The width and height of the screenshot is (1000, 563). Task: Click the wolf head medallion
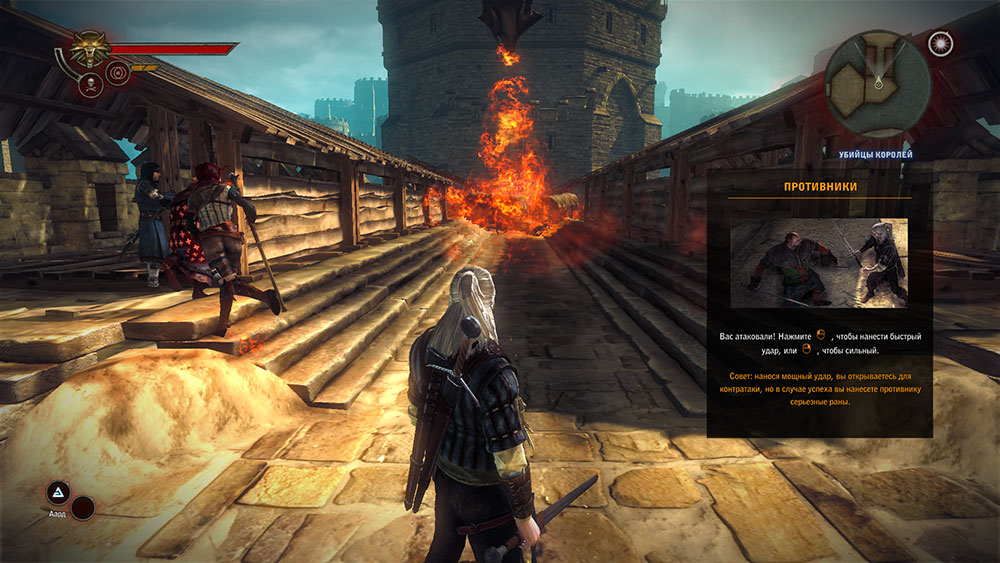89,48
